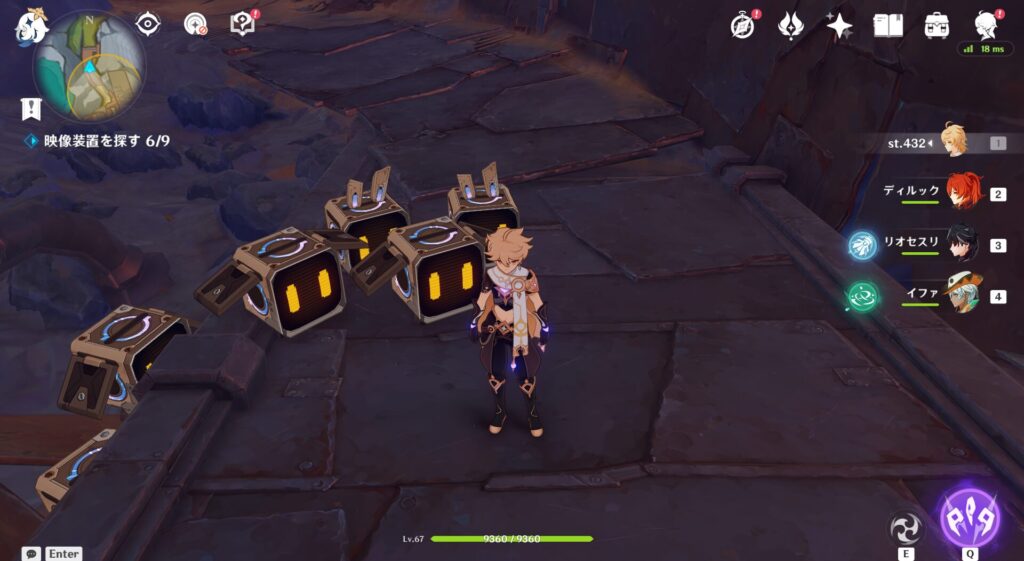The image size is (1024, 561).
Task: Open the quest banner with exclamation mark
Action: point(31,109)
